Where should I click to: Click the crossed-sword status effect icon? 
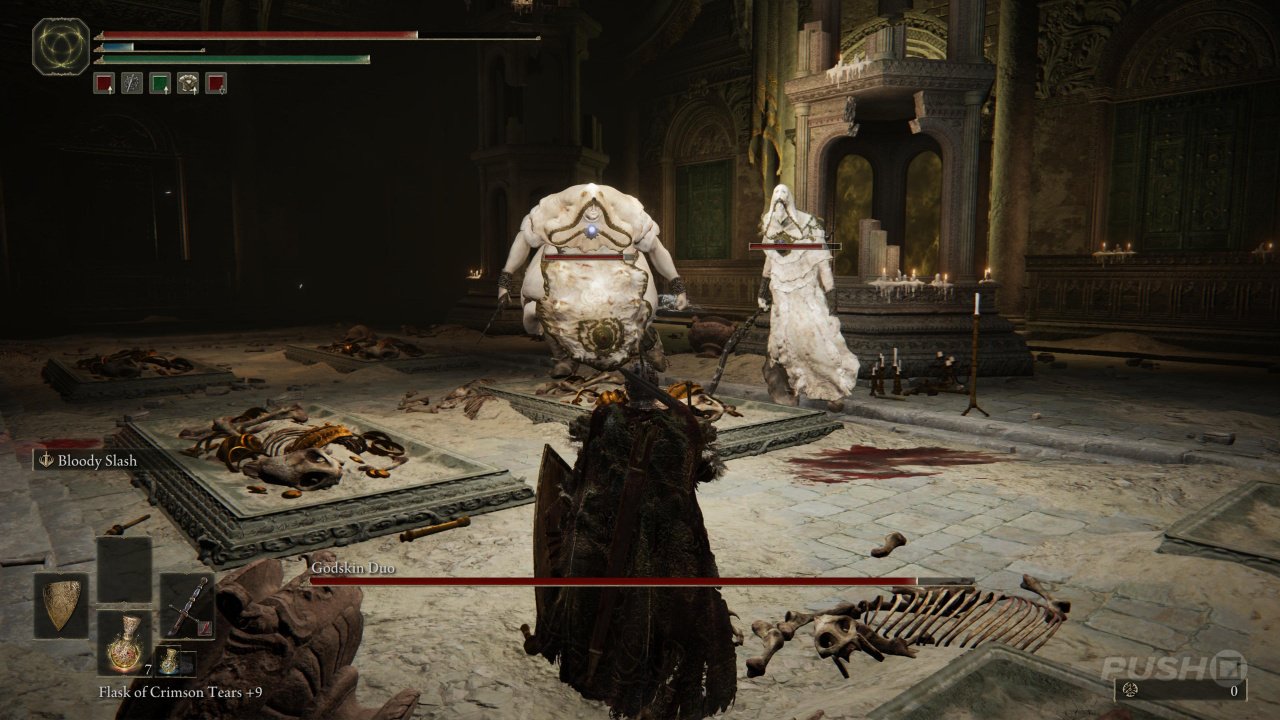pos(132,82)
